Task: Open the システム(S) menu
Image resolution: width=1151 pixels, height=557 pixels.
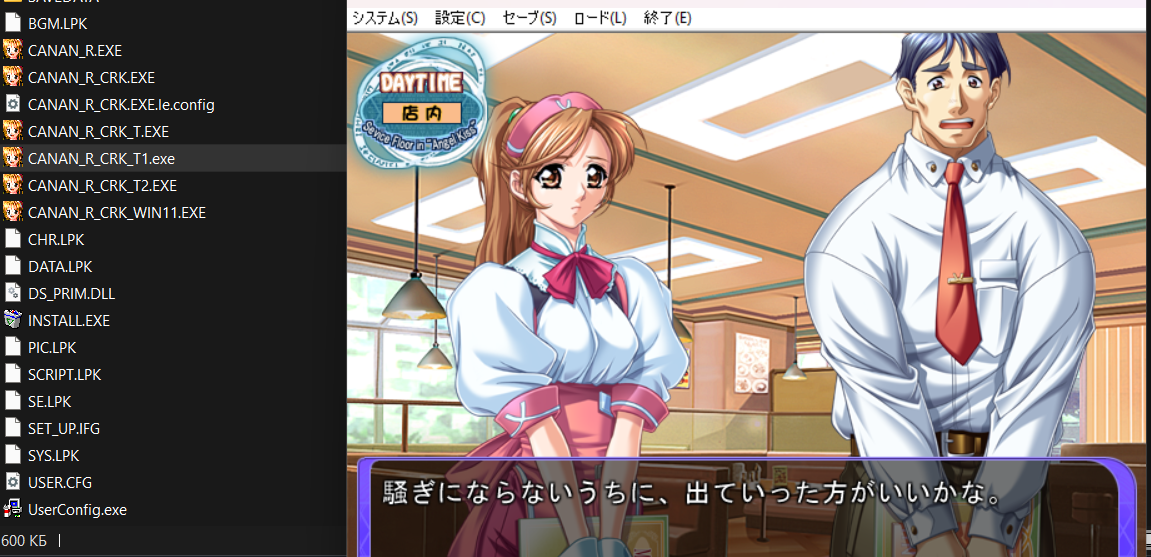Action: (x=384, y=18)
